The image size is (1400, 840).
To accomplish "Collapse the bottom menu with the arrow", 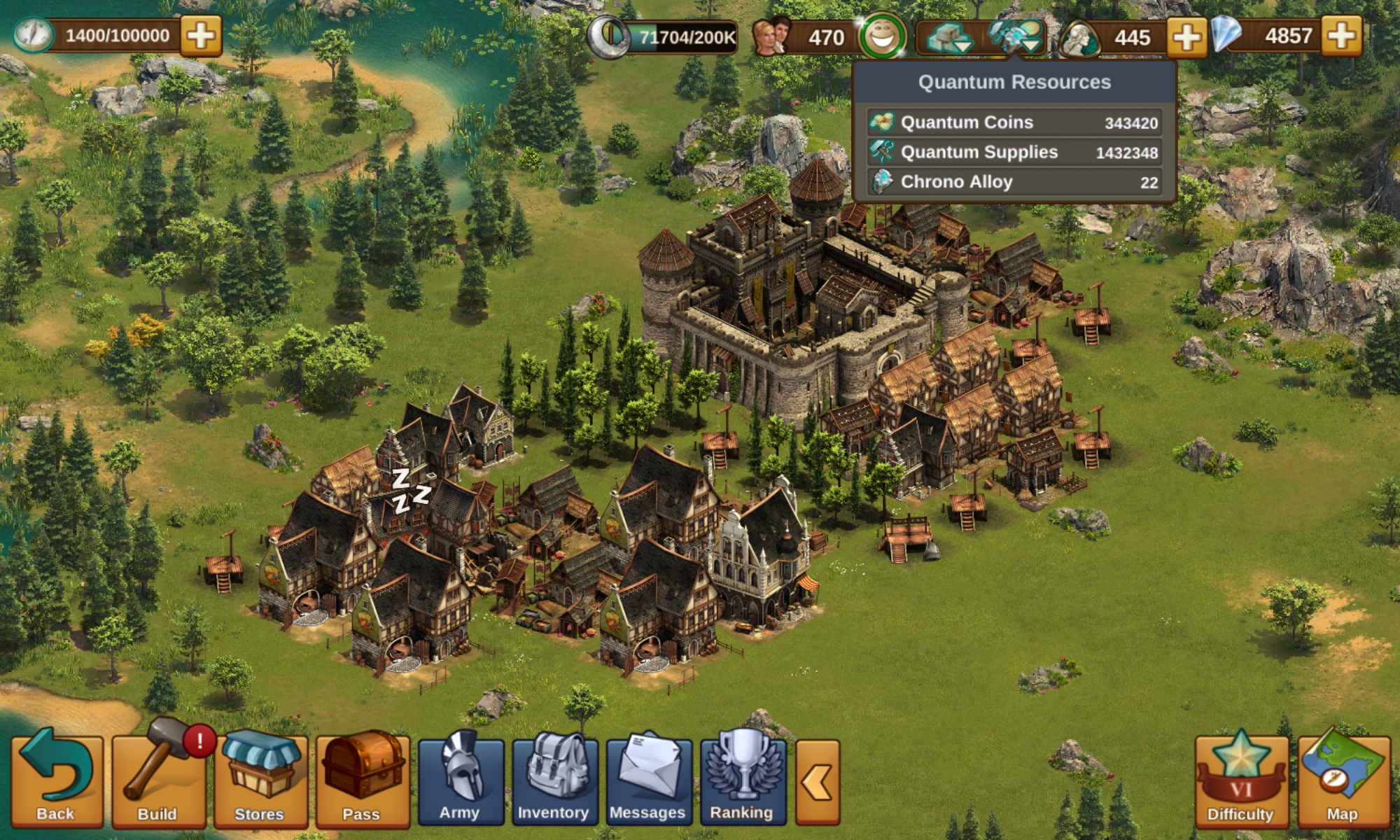I will tap(818, 781).
